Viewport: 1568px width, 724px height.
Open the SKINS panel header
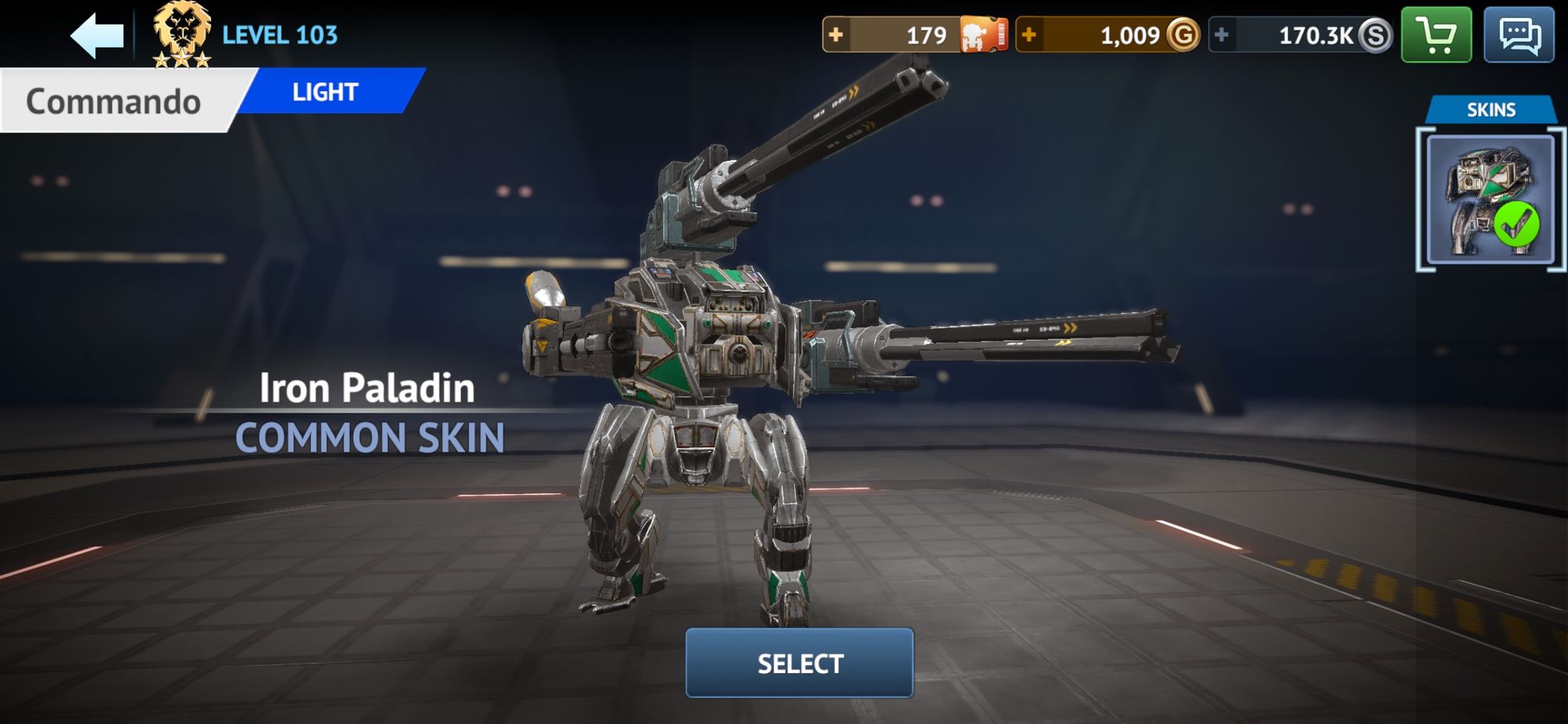pyautogui.click(x=1493, y=110)
